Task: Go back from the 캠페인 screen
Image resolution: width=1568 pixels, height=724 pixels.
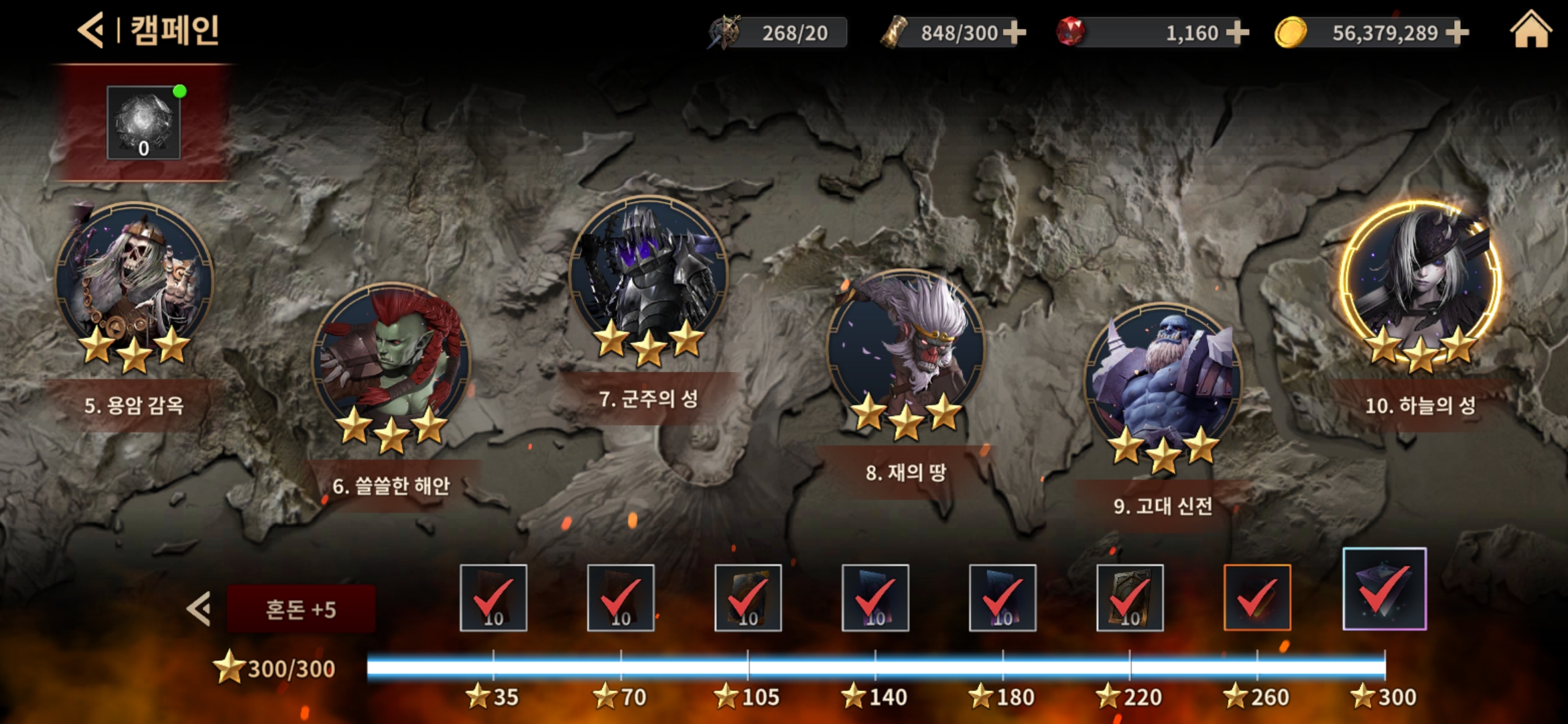Action: (x=91, y=30)
